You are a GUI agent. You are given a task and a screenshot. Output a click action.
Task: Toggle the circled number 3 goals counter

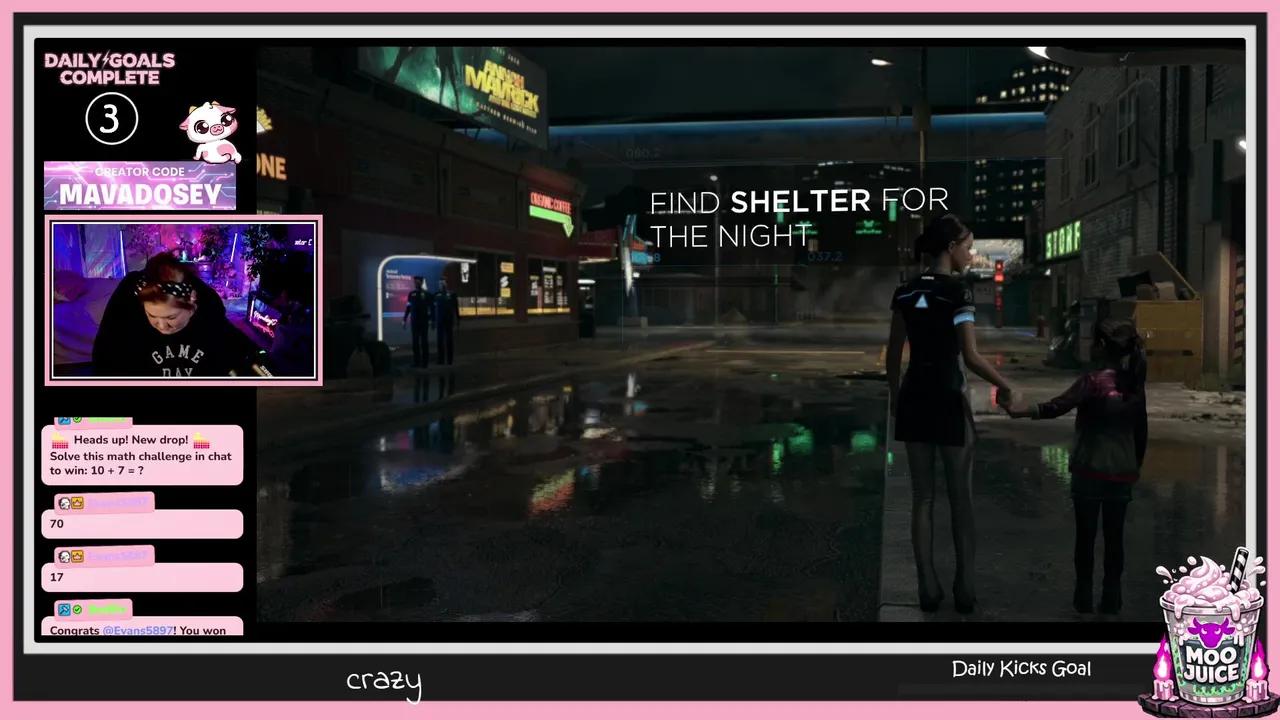111,119
